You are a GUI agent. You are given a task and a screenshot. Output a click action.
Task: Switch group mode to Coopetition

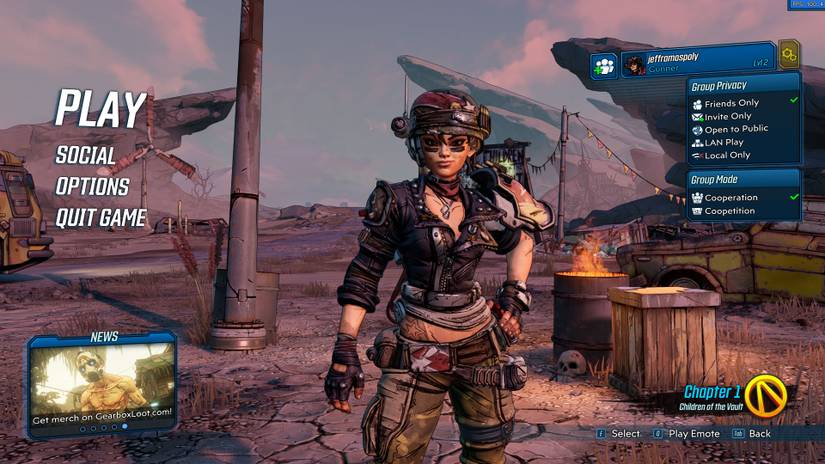730,211
